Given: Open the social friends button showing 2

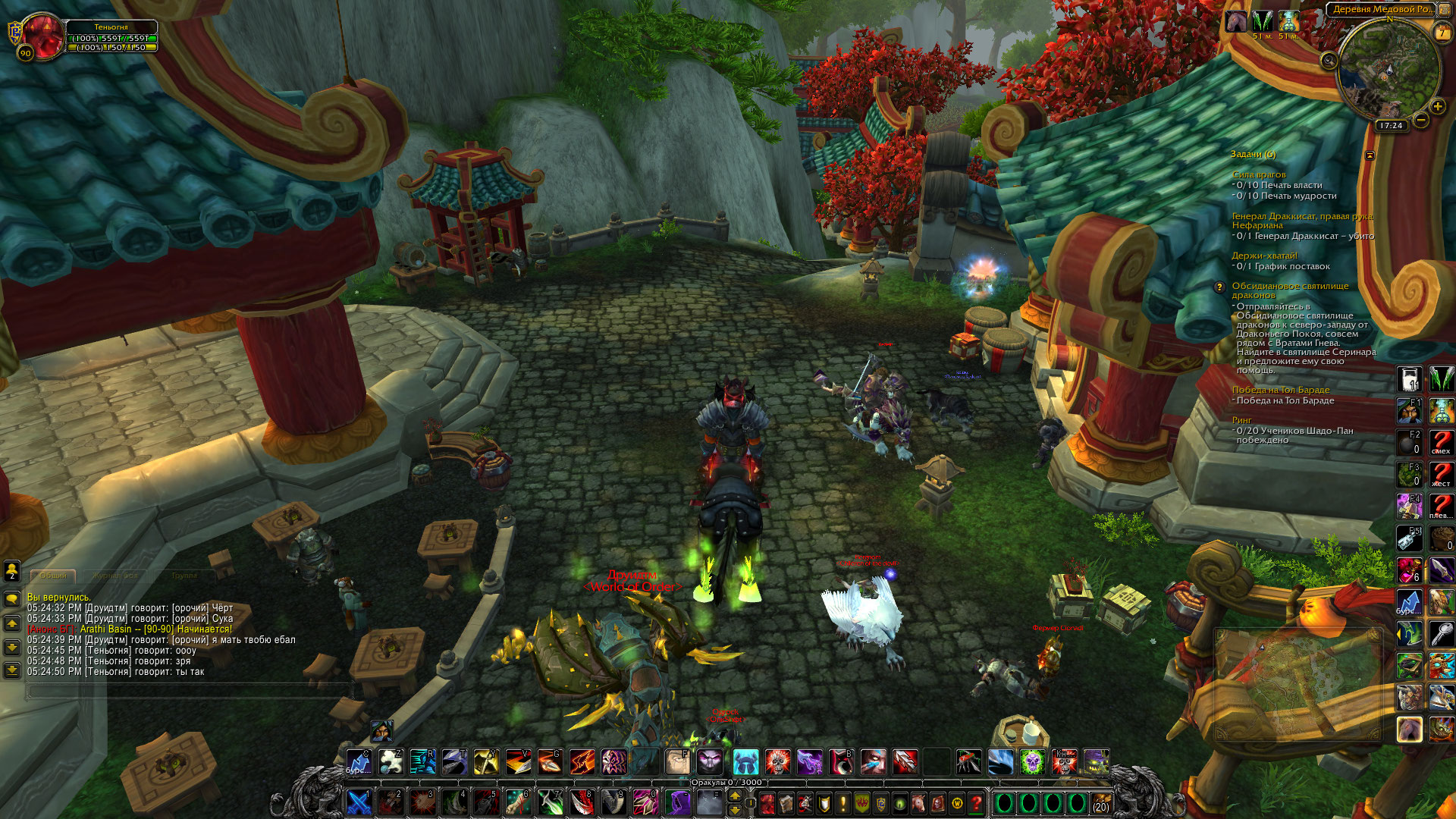Looking at the screenshot, I should point(12,570).
